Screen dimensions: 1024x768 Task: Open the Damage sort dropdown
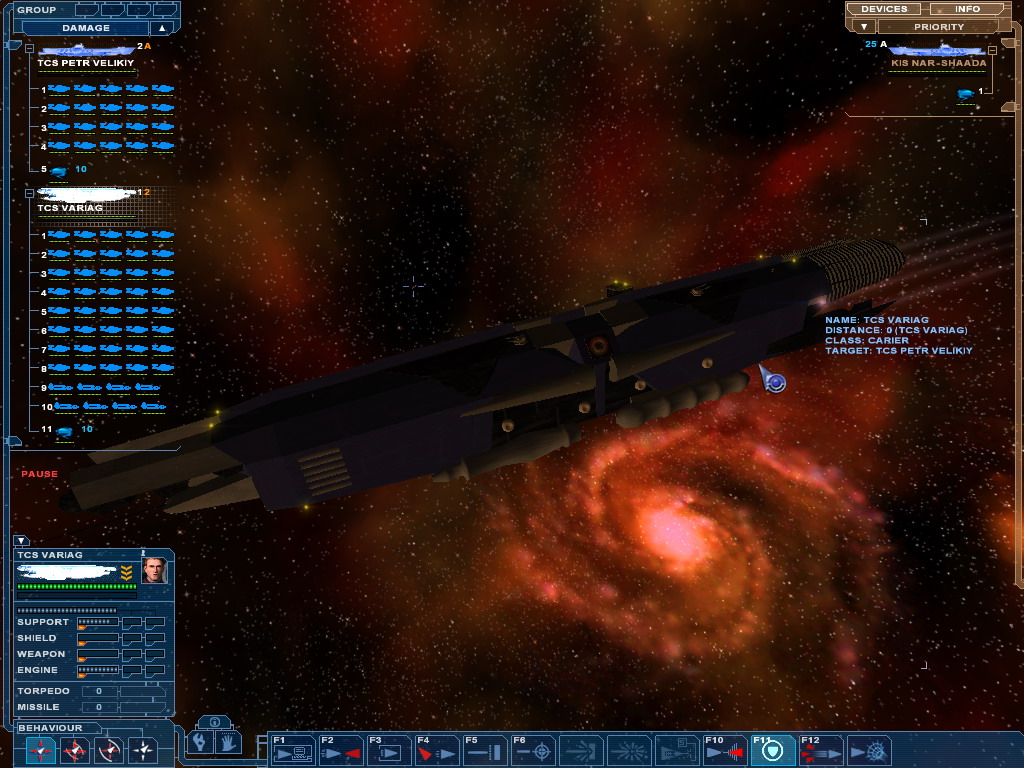[85, 28]
